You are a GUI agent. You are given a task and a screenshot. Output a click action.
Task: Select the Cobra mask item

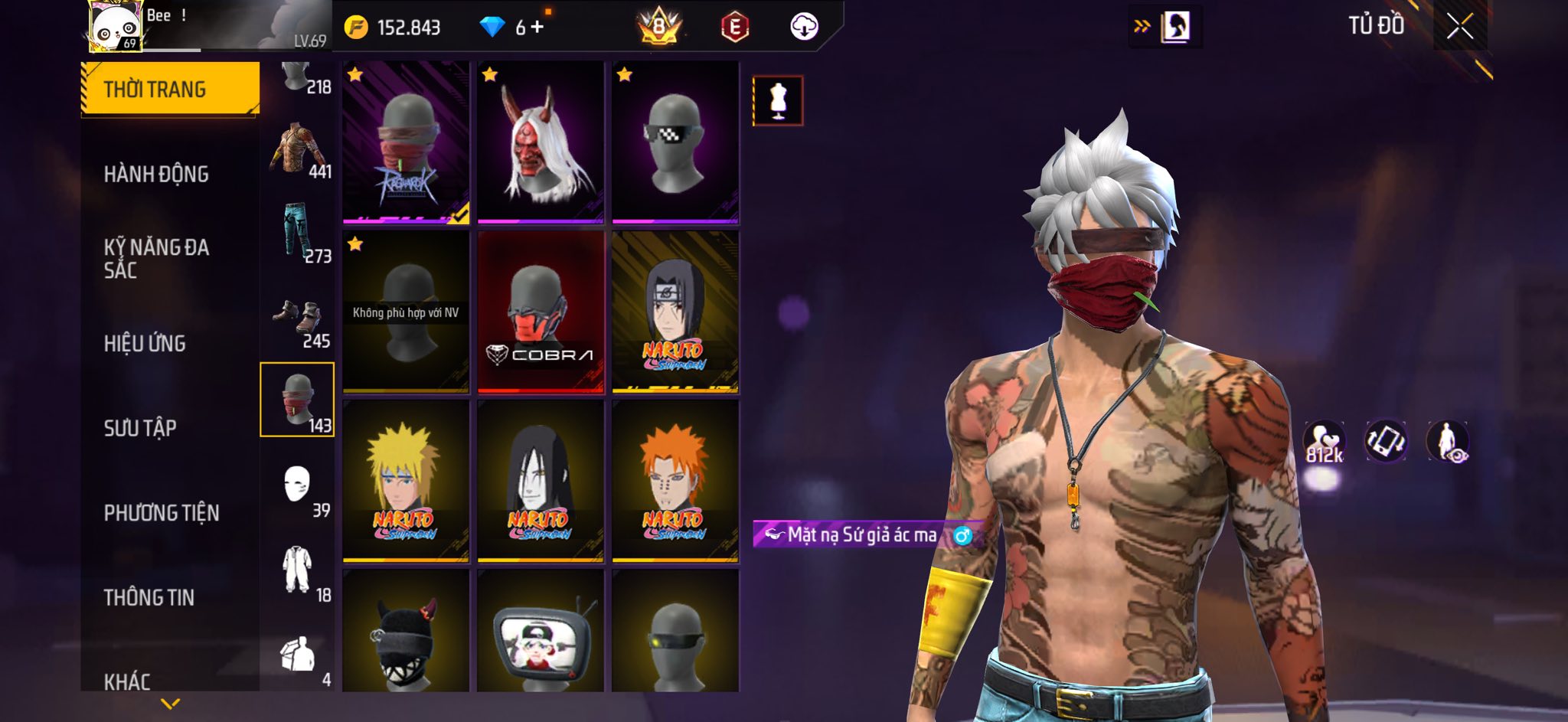[x=541, y=312]
